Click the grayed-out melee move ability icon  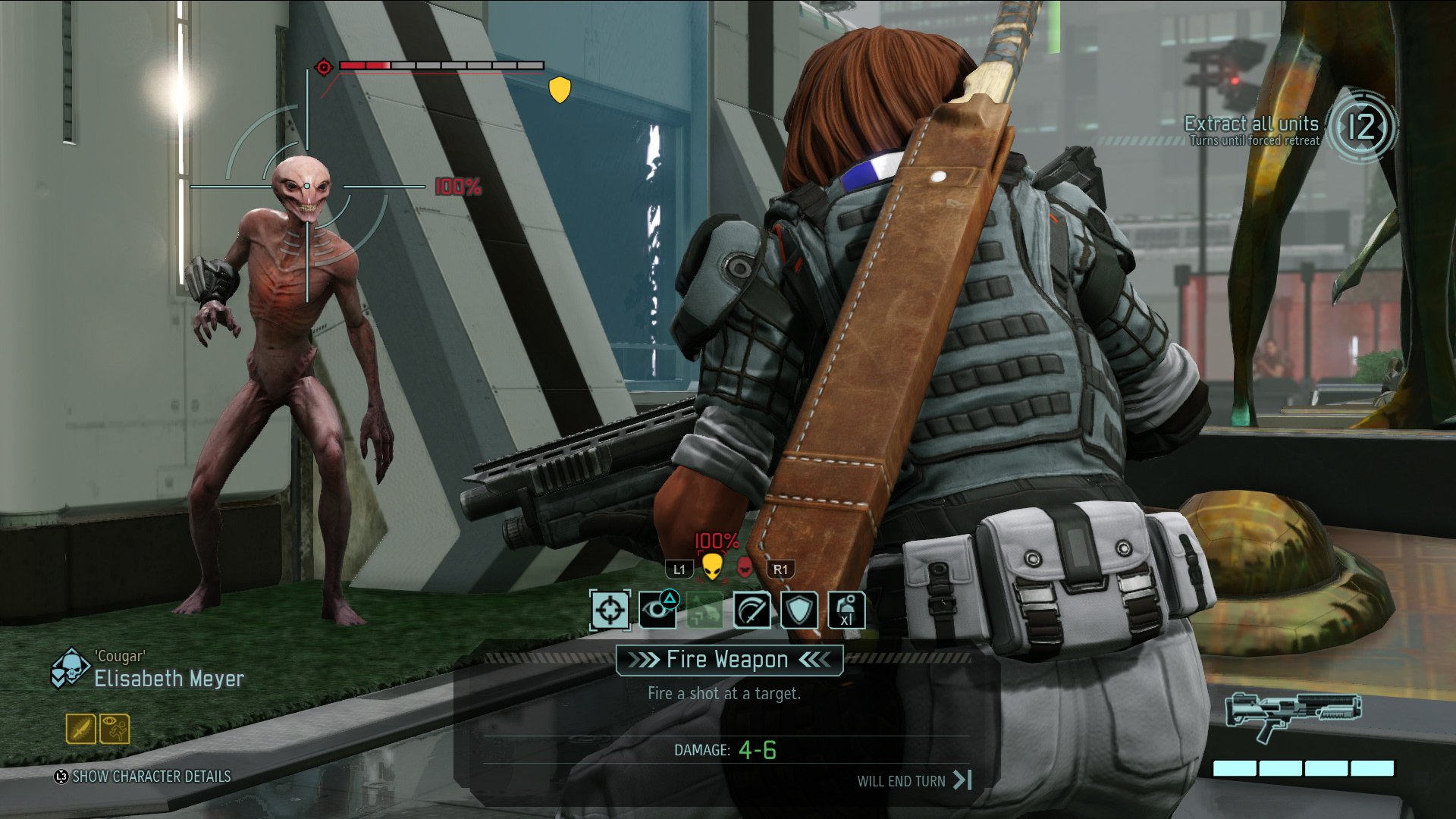pos(705,610)
